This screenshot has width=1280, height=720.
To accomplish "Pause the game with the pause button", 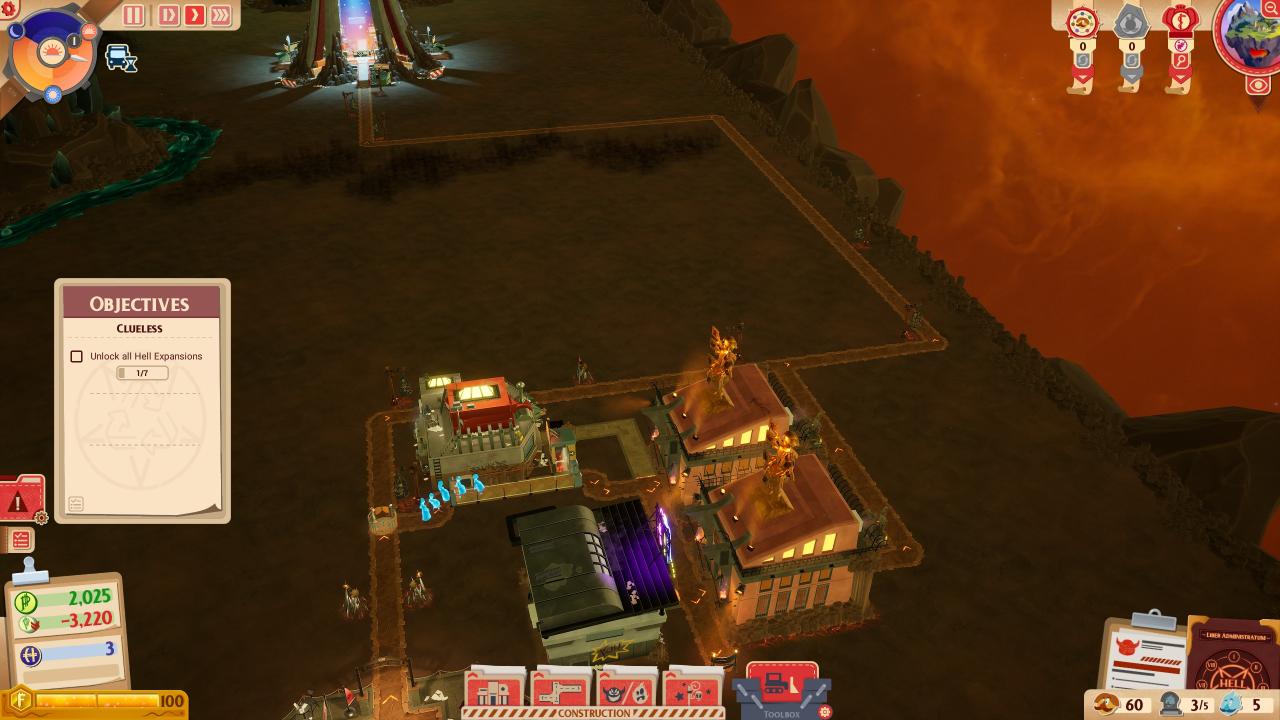I will click(x=133, y=15).
